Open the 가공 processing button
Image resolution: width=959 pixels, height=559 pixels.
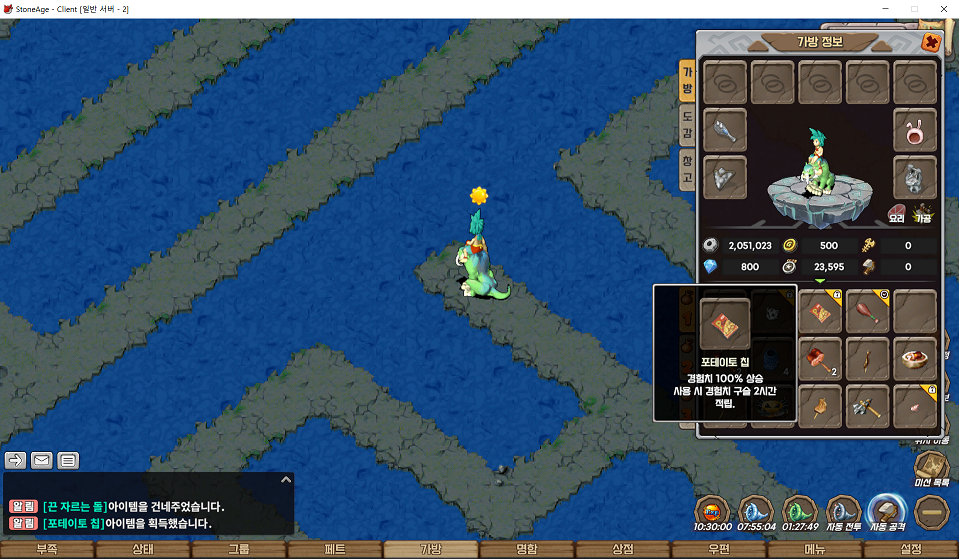tap(923, 213)
